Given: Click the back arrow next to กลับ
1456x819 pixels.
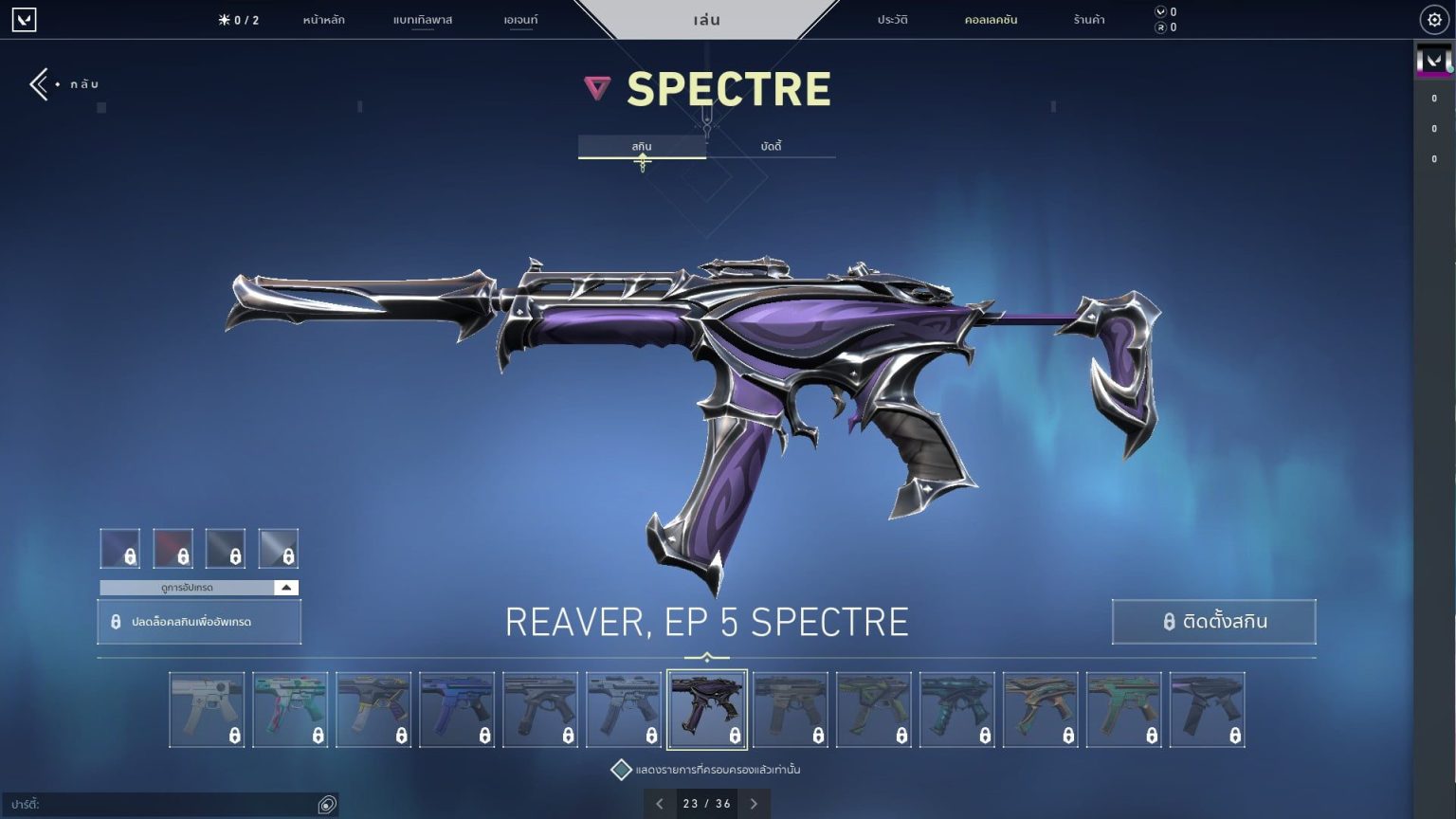Looking at the screenshot, I should click(x=38, y=83).
